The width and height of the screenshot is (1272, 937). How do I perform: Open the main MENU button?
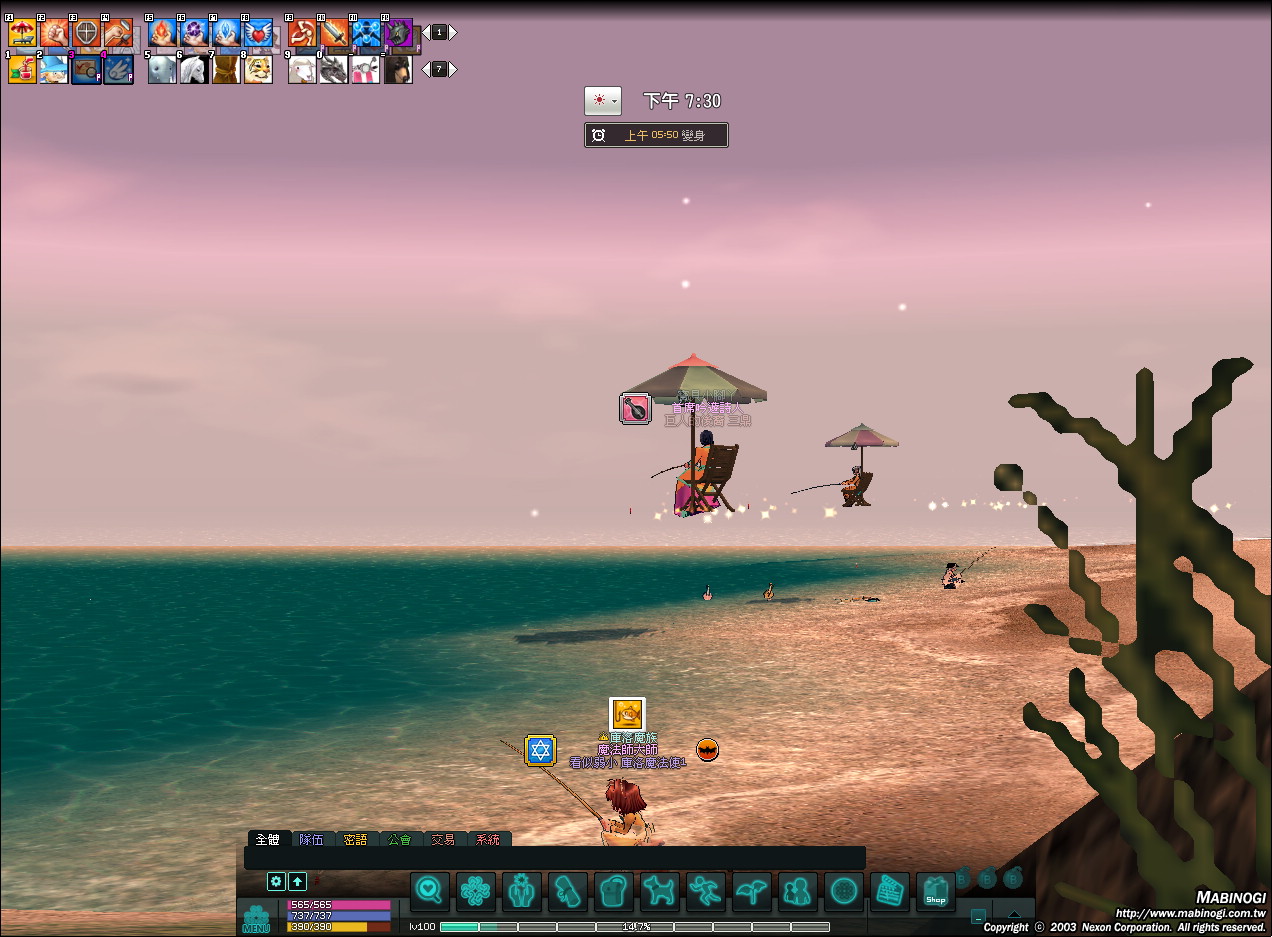coord(256,918)
